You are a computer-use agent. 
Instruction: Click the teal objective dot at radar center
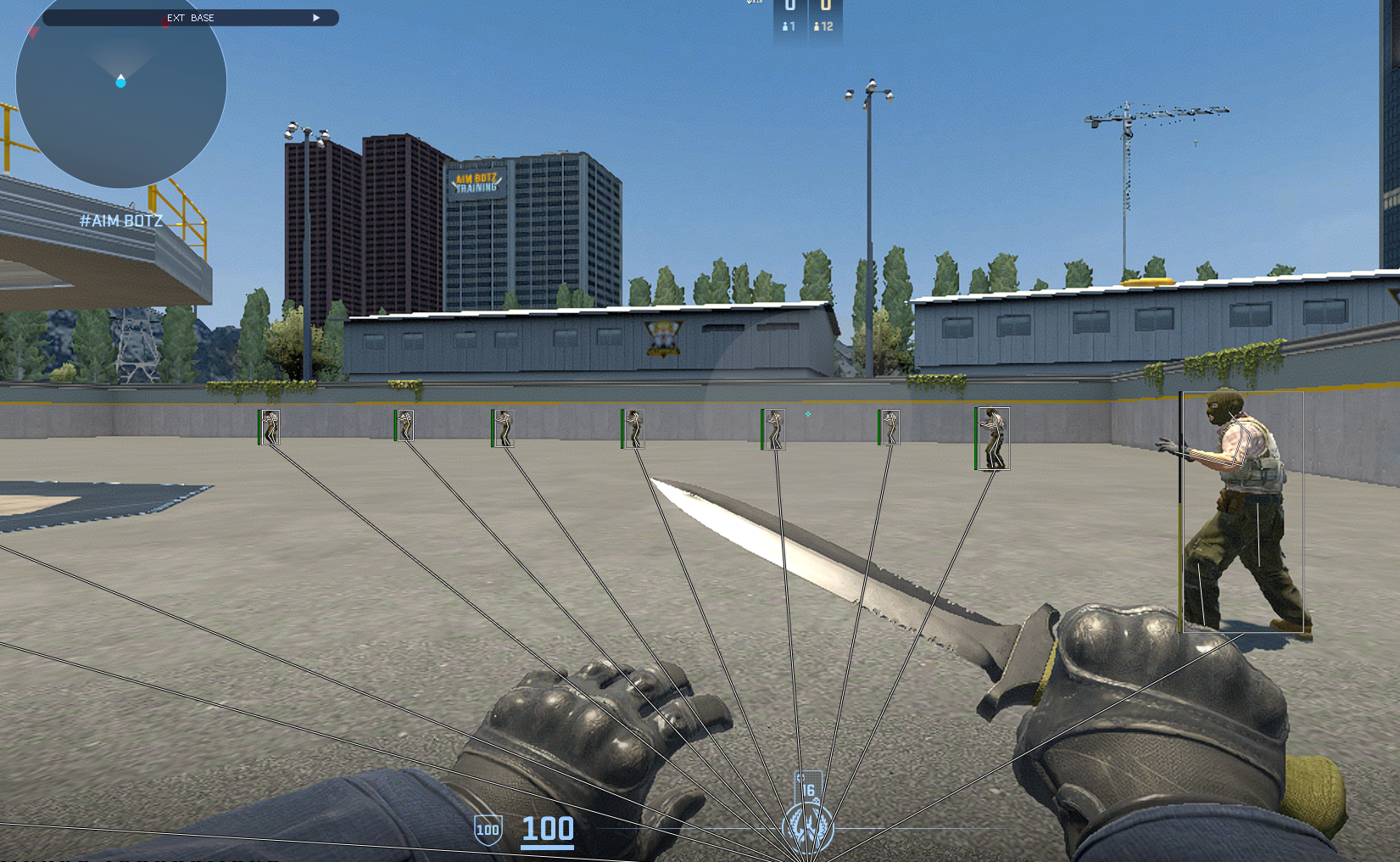(120, 85)
